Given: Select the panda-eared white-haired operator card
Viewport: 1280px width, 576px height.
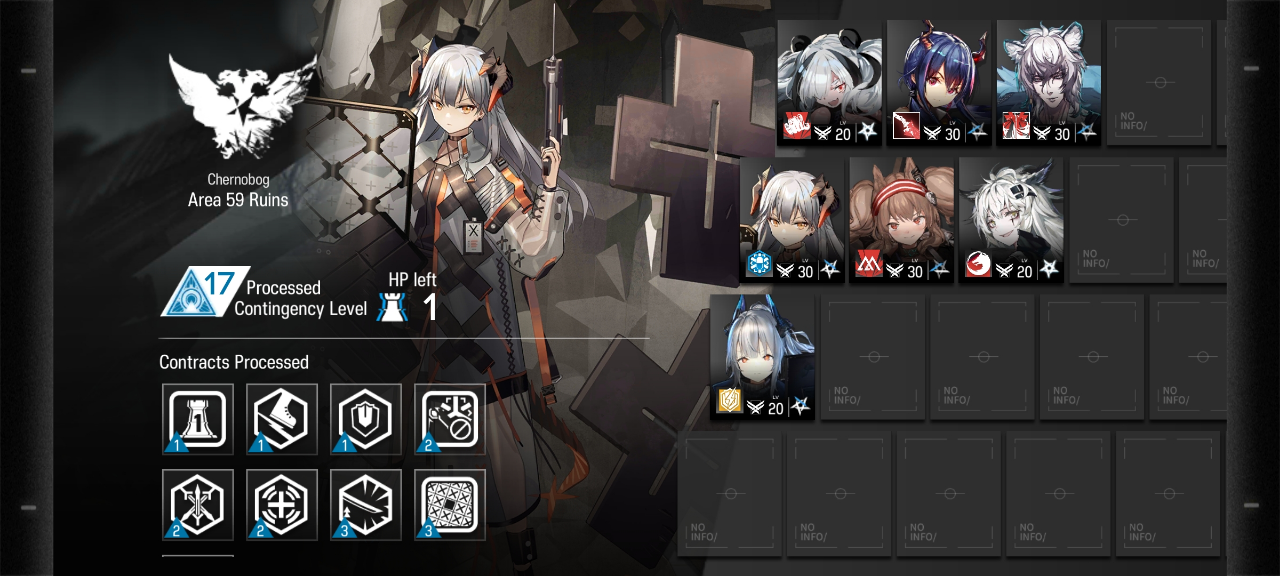Looking at the screenshot, I should [829, 82].
